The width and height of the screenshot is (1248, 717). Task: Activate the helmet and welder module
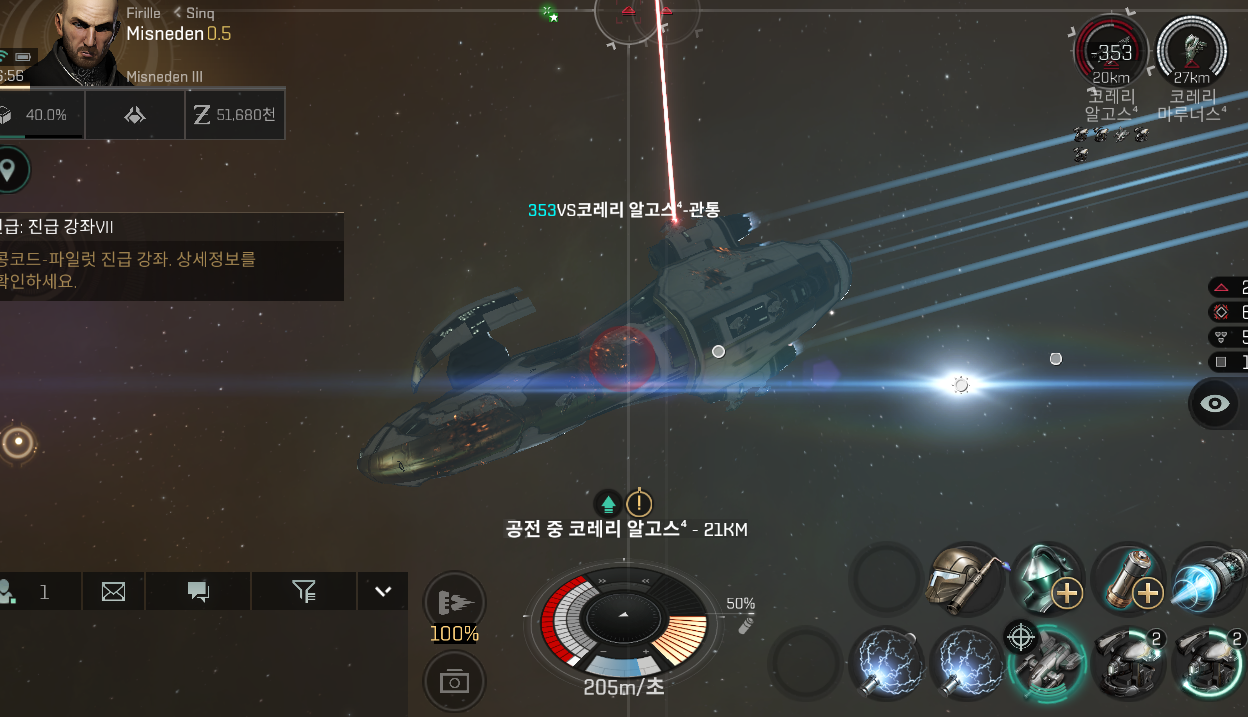[965, 579]
